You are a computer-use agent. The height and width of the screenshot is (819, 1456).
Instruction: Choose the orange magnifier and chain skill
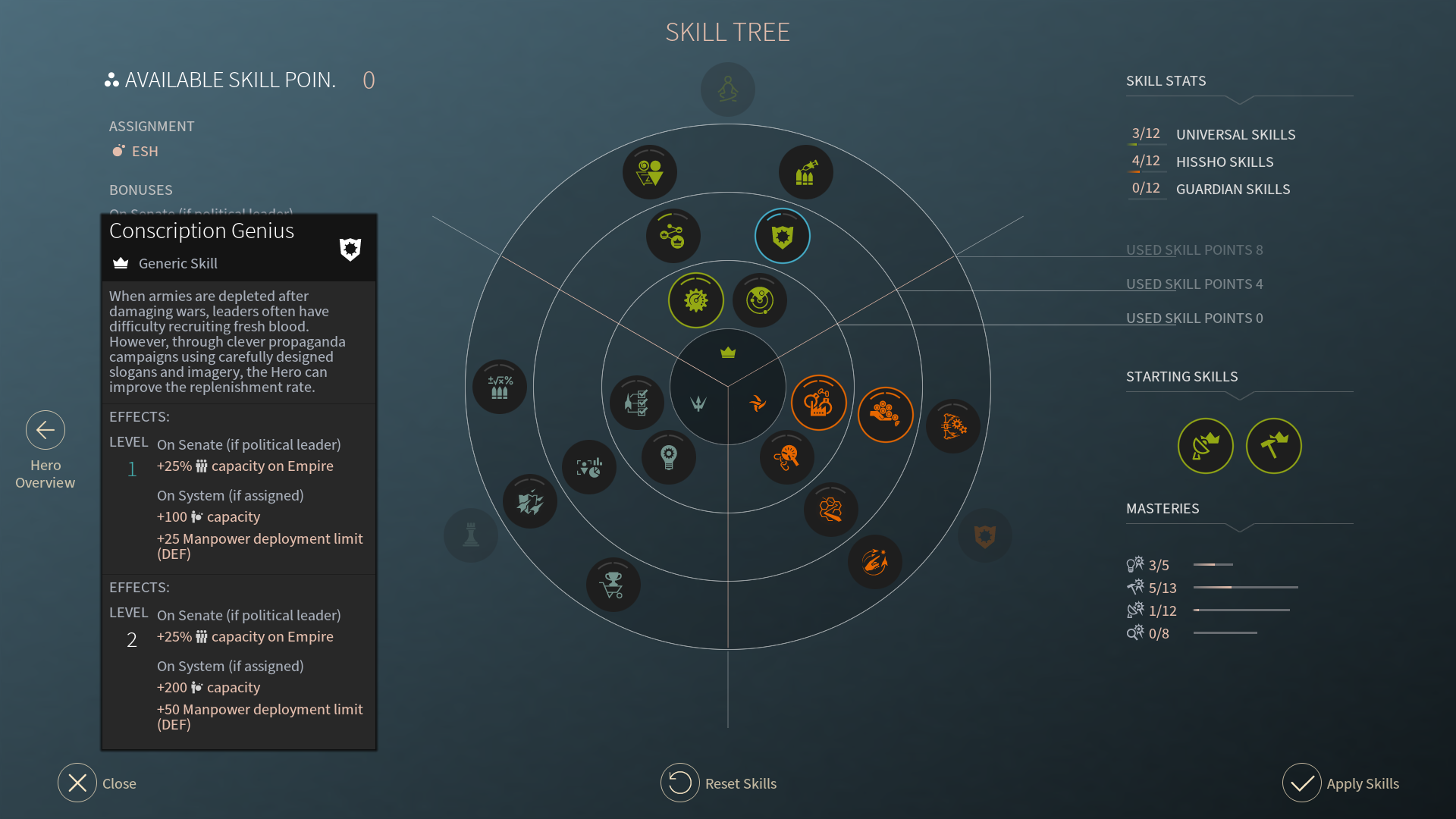tap(787, 457)
